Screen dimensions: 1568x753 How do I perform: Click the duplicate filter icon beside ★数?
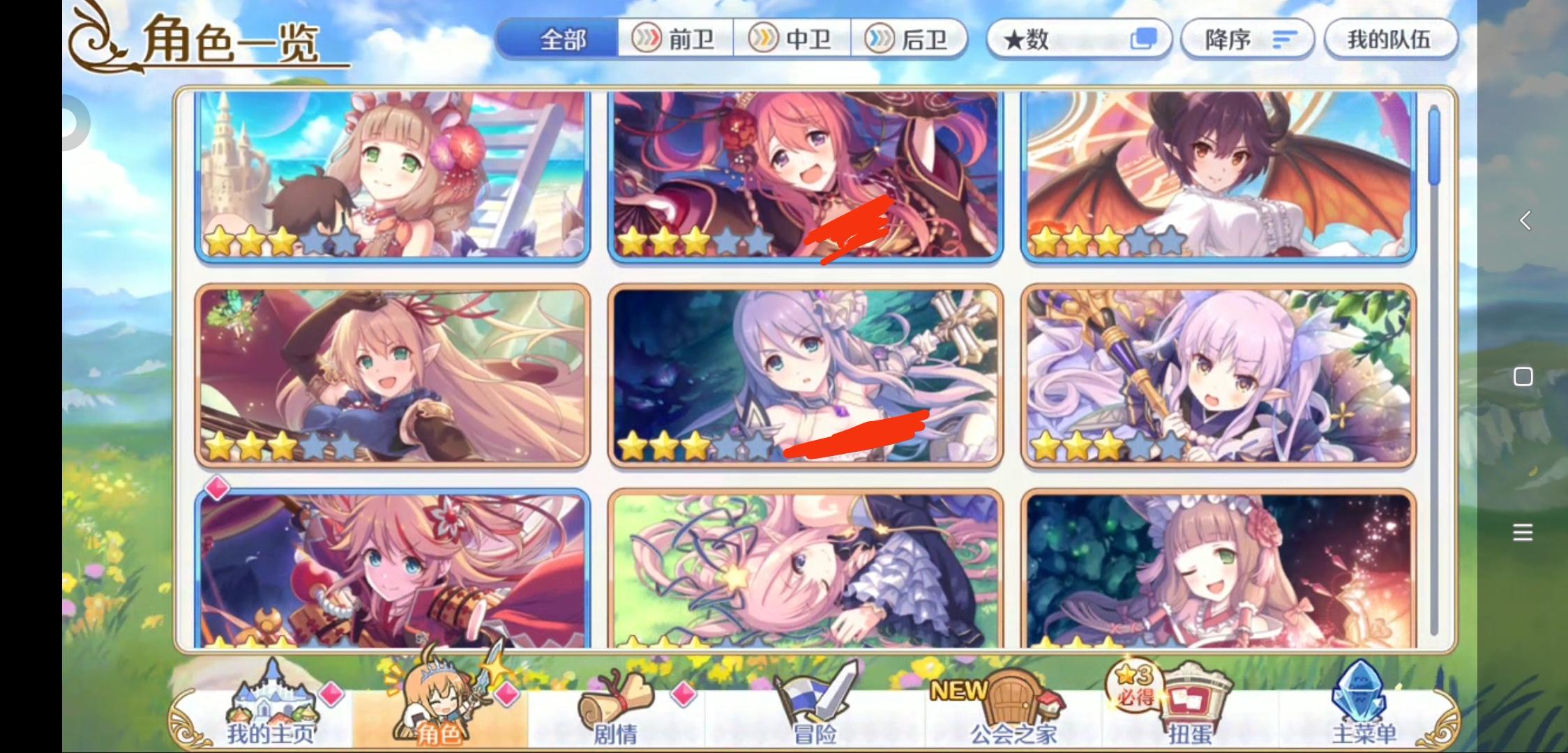[x=1144, y=40]
